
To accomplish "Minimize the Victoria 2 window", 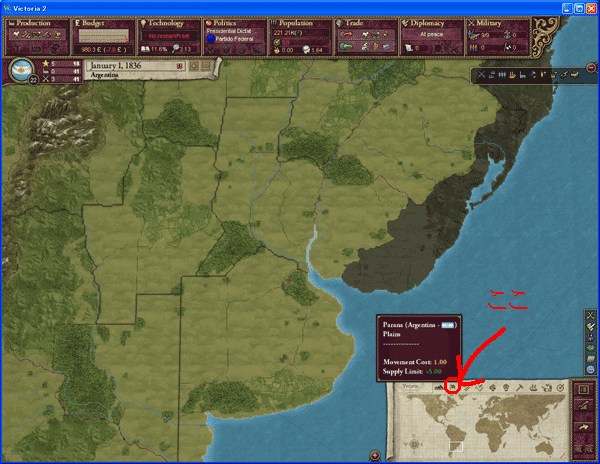I will 559,7.
